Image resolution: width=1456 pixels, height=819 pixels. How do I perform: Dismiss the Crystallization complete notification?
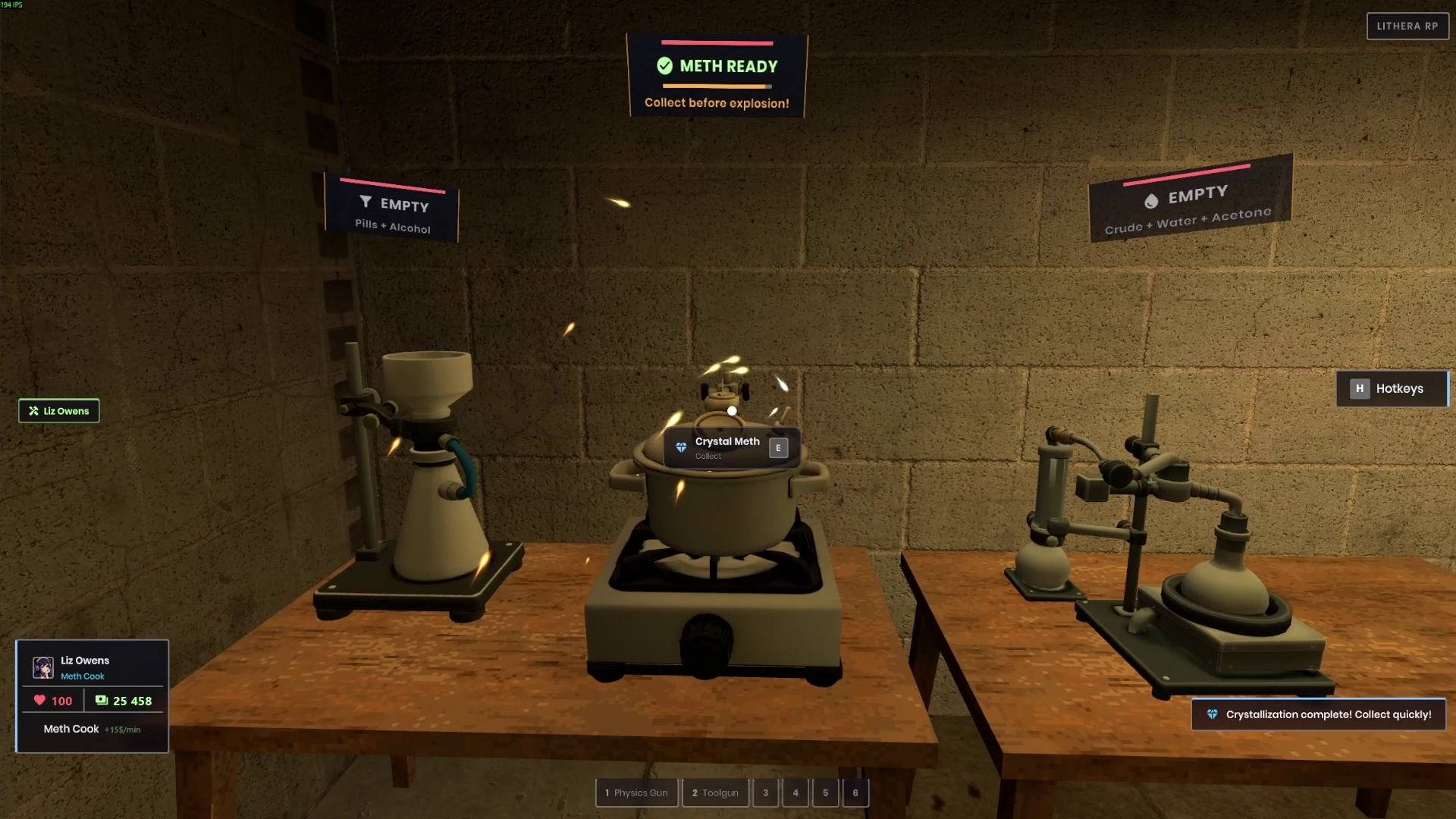1319,714
